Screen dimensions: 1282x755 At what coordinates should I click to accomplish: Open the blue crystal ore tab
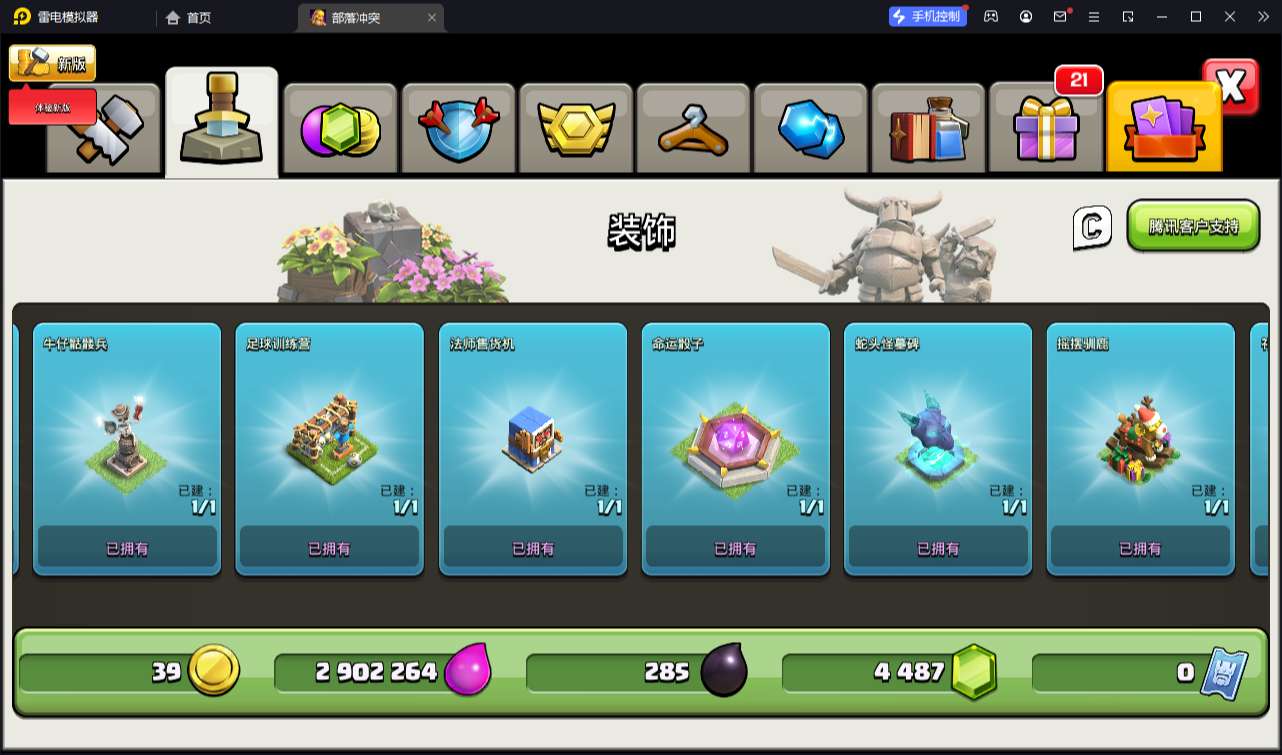pyautogui.click(x=811, y=129)
